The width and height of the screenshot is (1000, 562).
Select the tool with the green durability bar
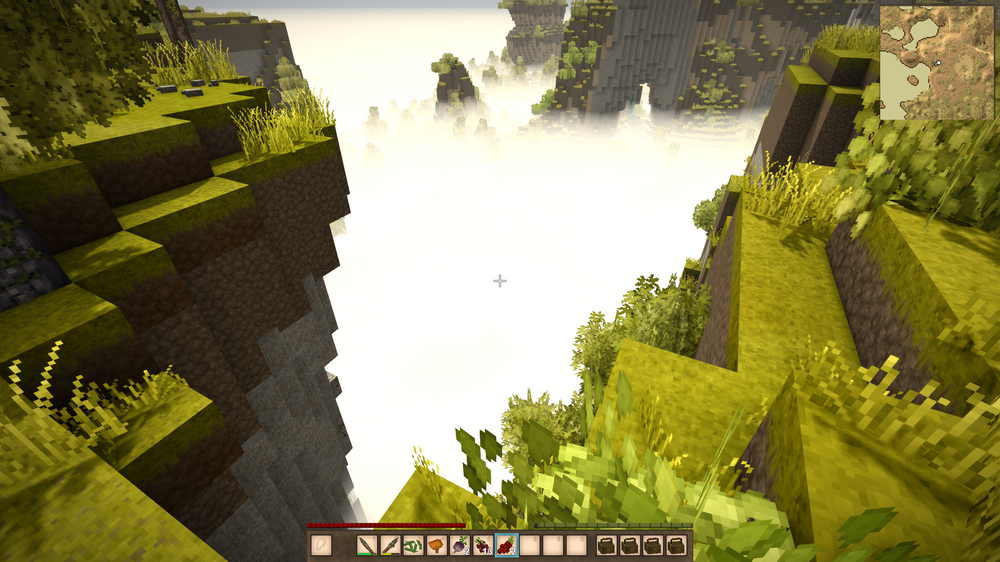[368, 545]
